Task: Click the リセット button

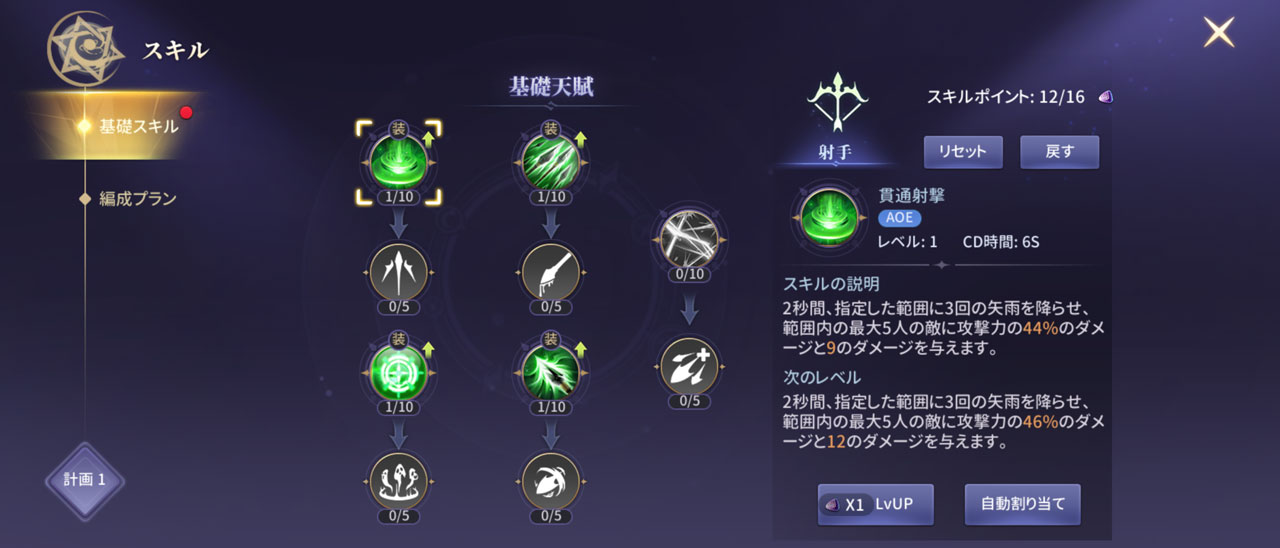Action: [x=962, y=152]
